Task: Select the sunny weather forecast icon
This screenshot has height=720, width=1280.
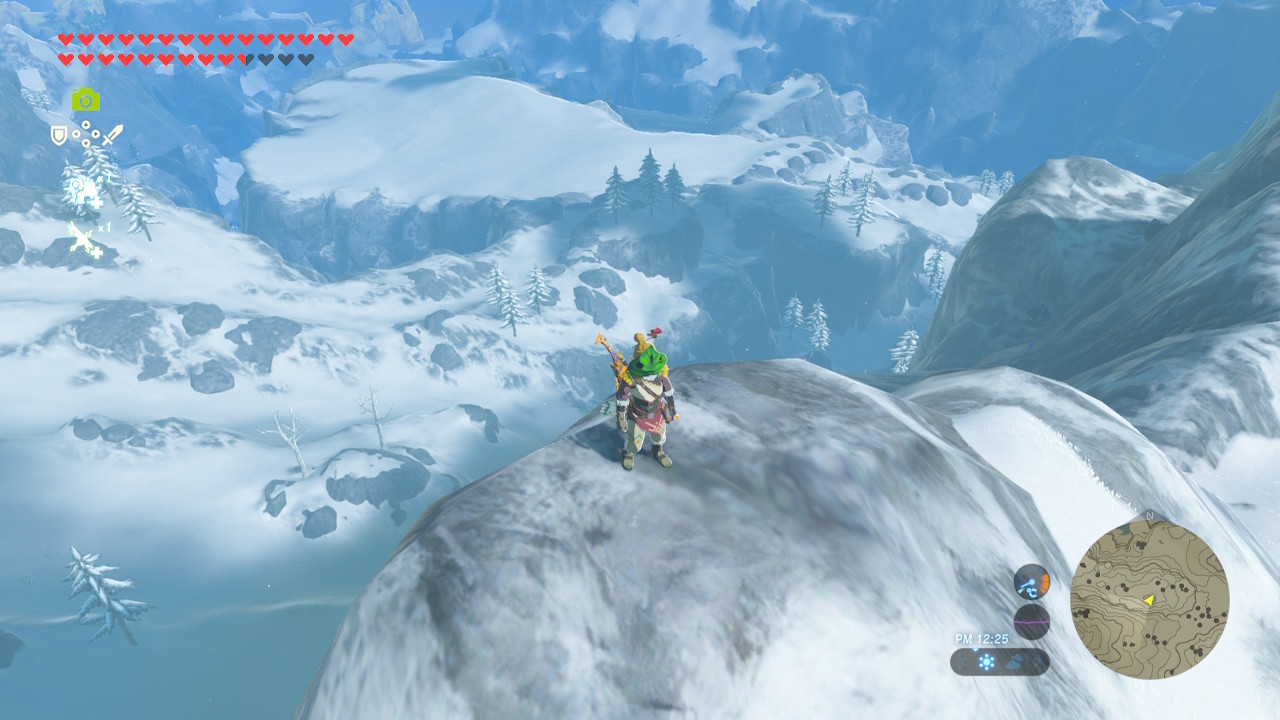Action: click(x=986, y=662)
